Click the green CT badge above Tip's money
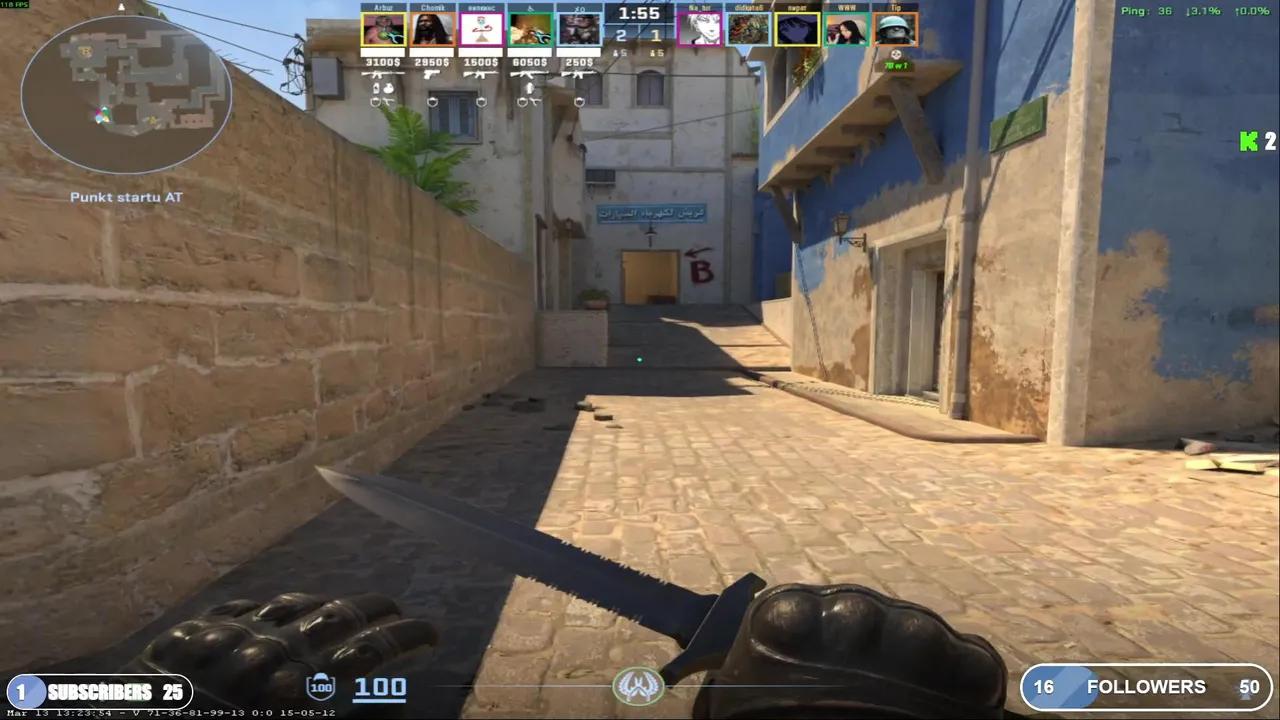The width and height of the screenshot is (1280, 720). click(897, 66)
